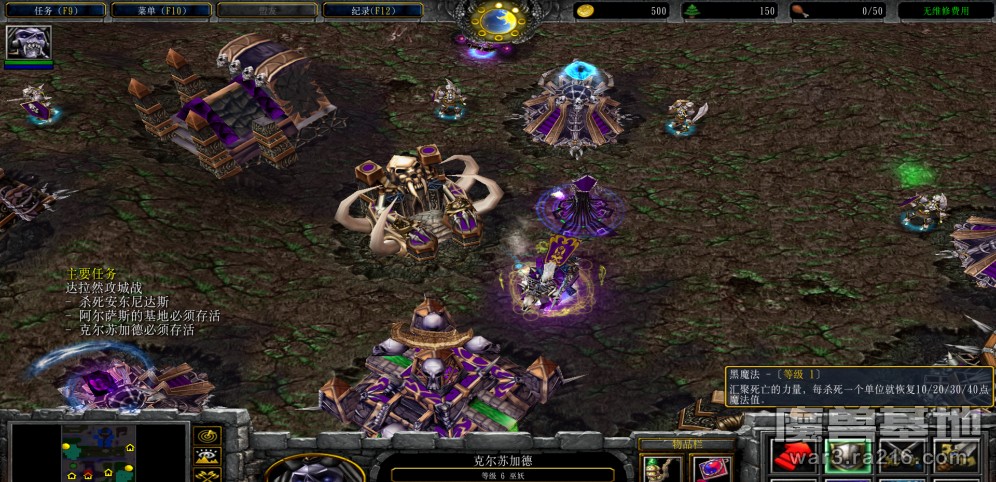Viewport: 996px width, 482px height.
Task: Click the minimap
Action: [98, 452]
